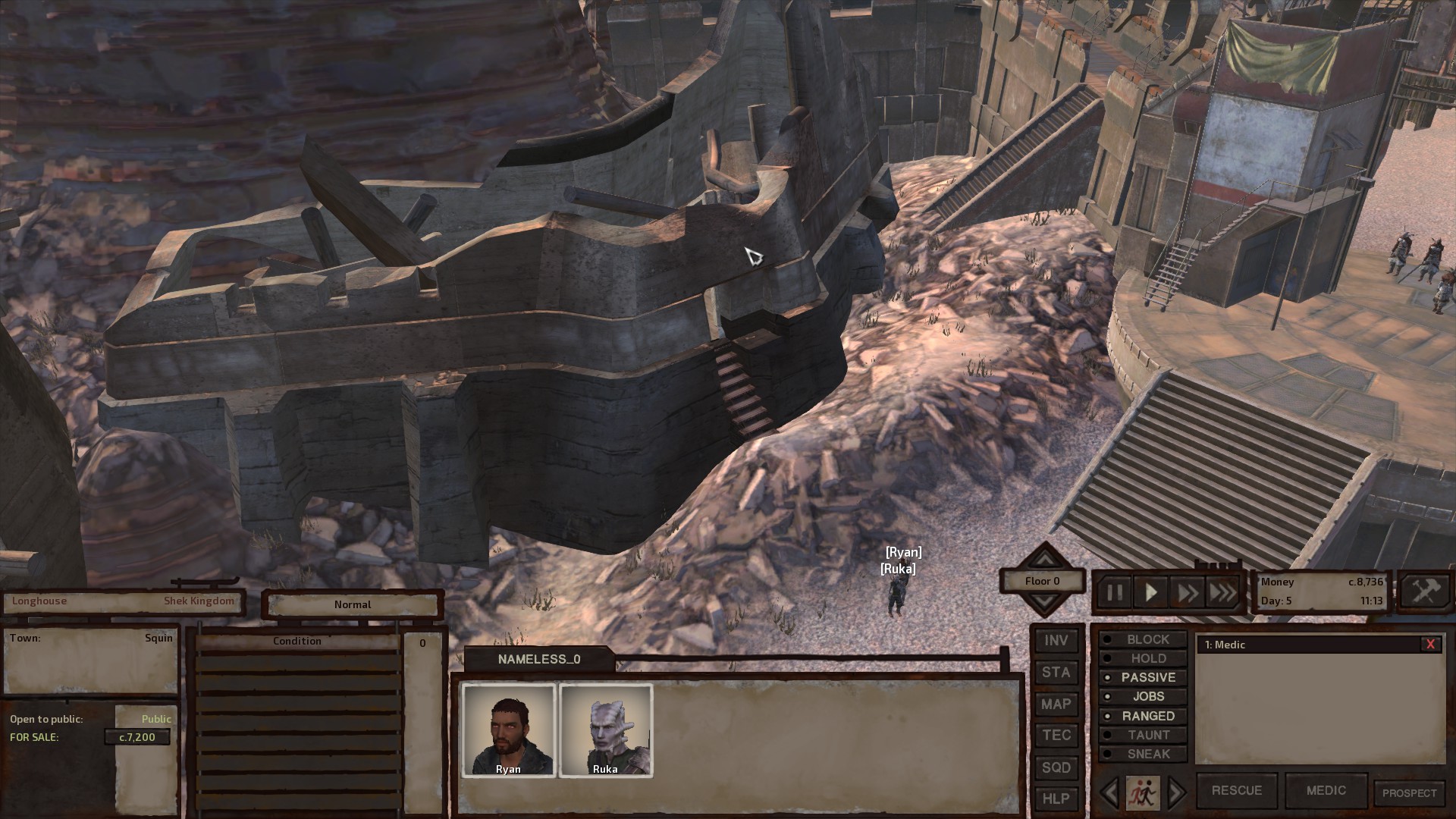Select the NAMELESS_0 squad tab
The width and height of the screenshot is (1456, 819).
pos(539,659)
